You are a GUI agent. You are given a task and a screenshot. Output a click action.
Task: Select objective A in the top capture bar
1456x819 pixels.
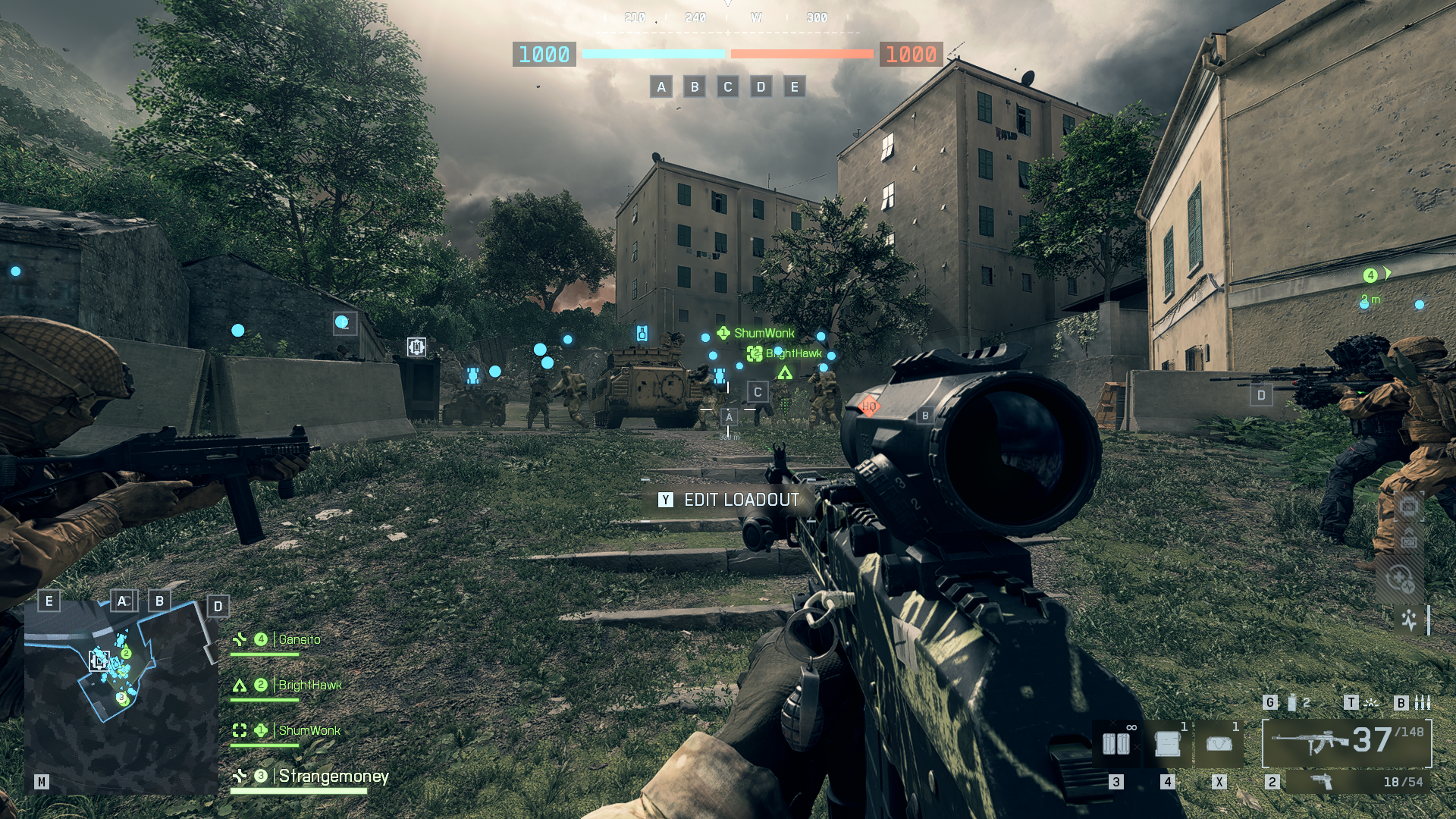click(661, 86)
